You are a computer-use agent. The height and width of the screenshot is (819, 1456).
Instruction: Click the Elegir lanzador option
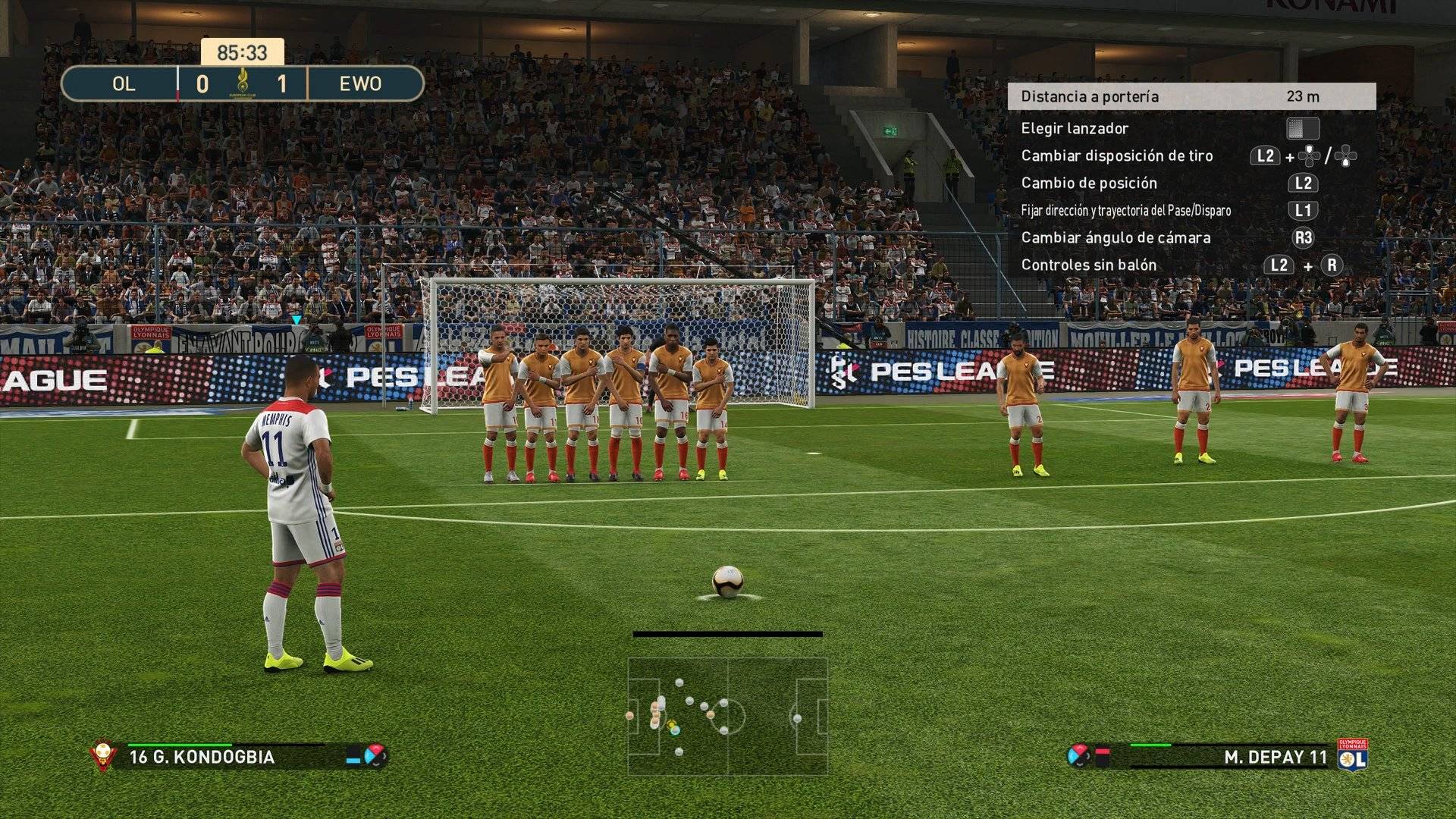coord(1075,128)
